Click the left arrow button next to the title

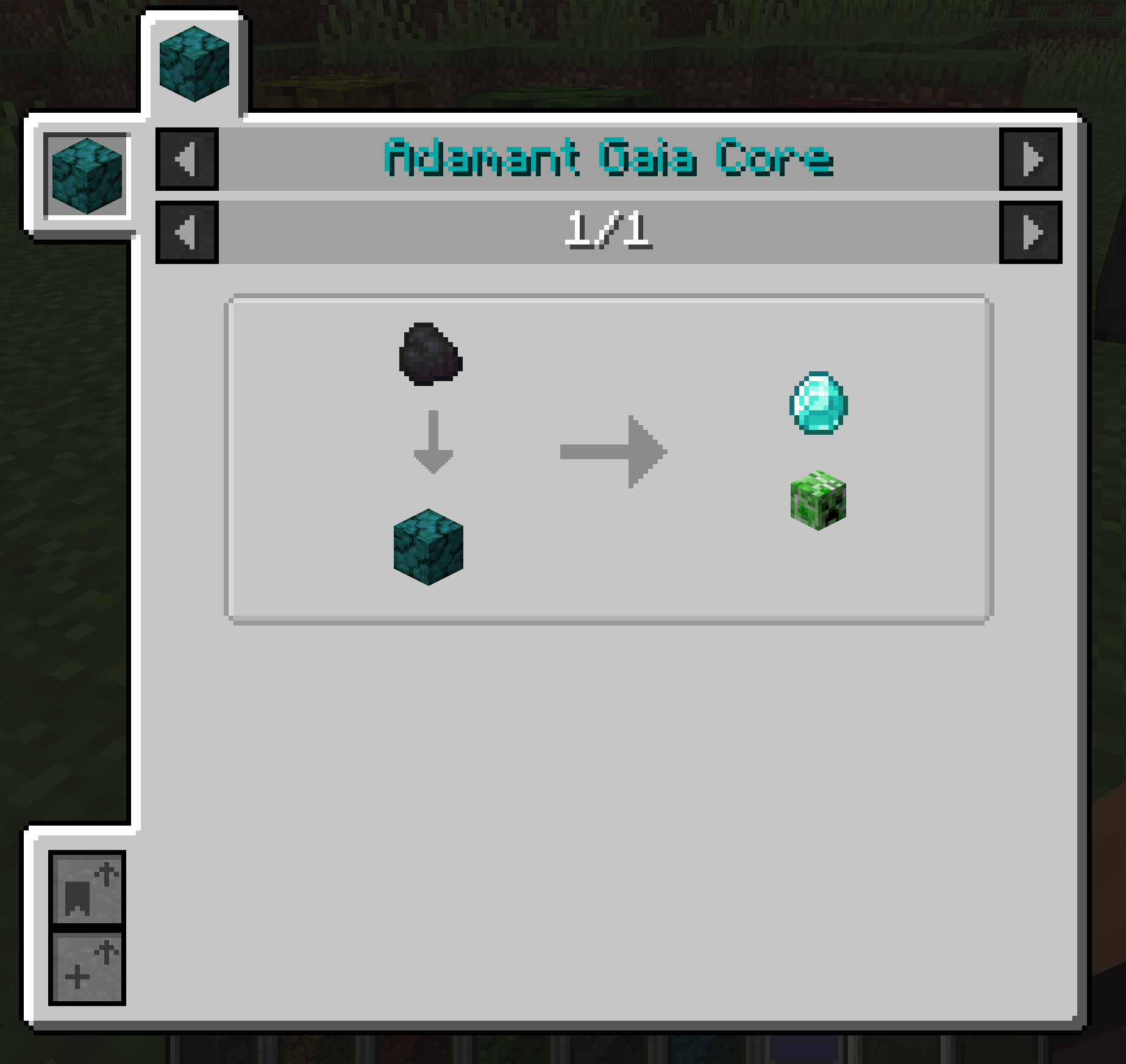pyautogui.click(x=185, y=159)
